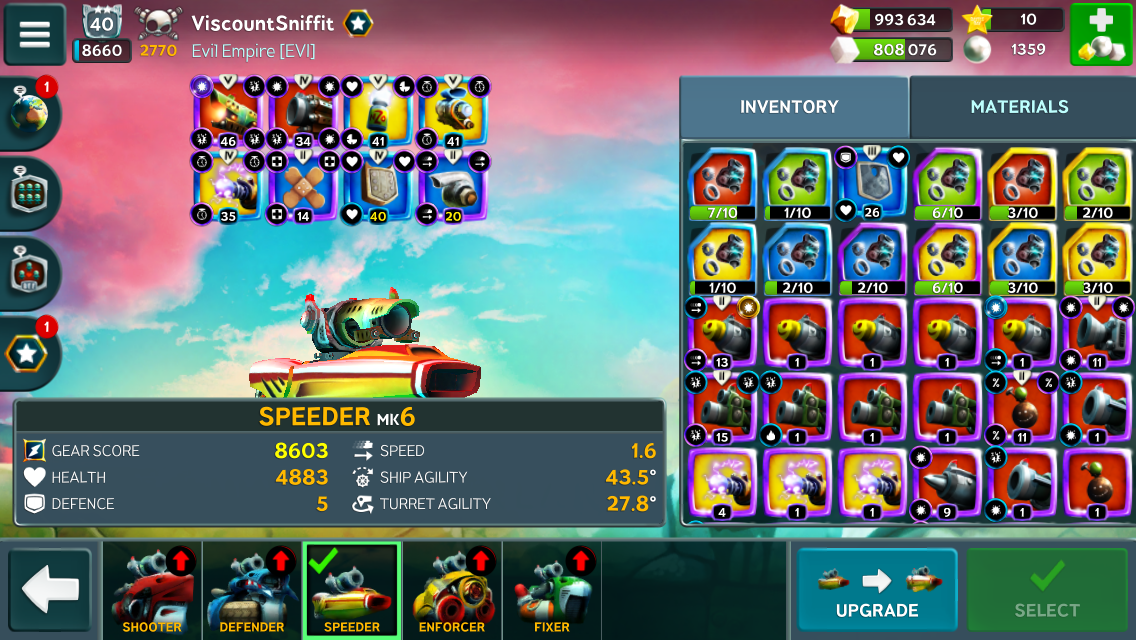Buy more currency with green plus button
1136x640 pixels.
point(1100,34)
